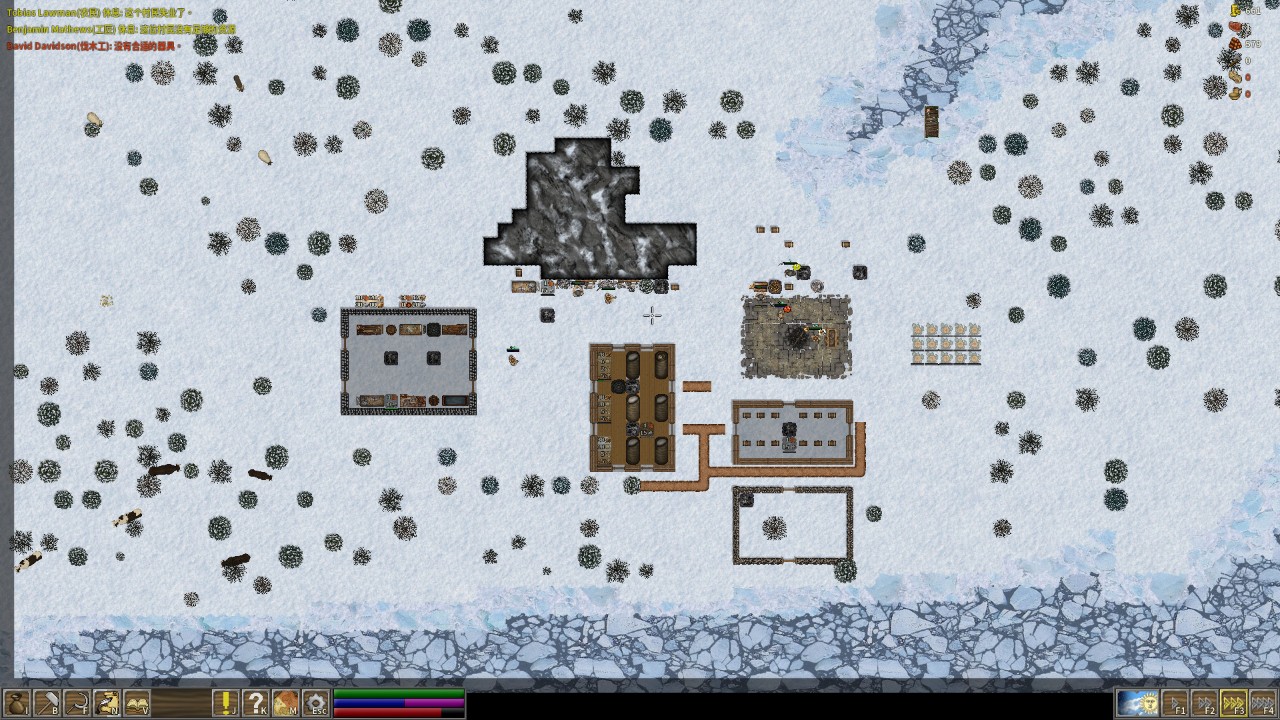Click the gold coin counter showing 661
The height and width of the screenshot is (720, 1280).
(x=1250, y=10)
